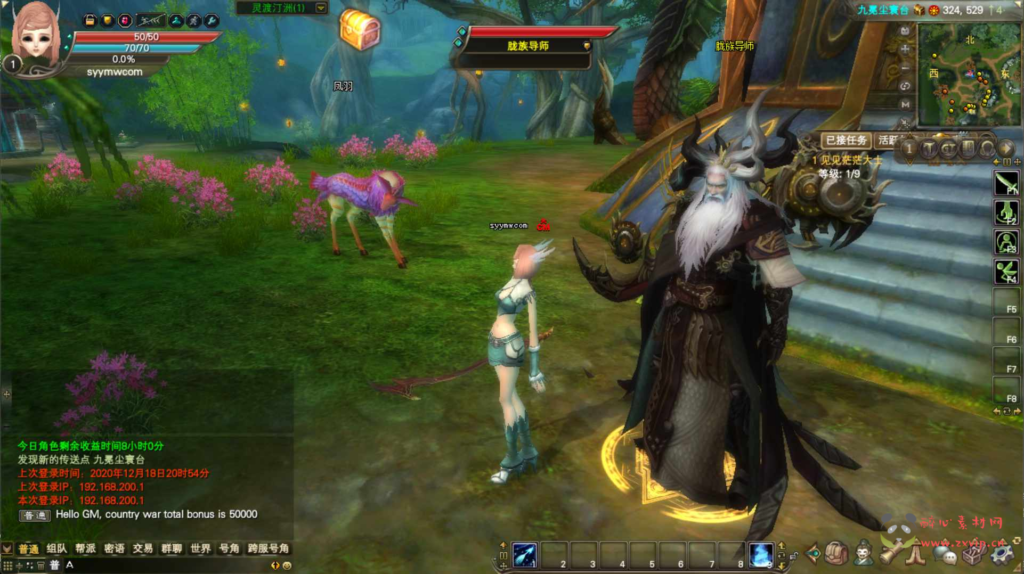Select the 帮派 chat tab

click(85, 549)
